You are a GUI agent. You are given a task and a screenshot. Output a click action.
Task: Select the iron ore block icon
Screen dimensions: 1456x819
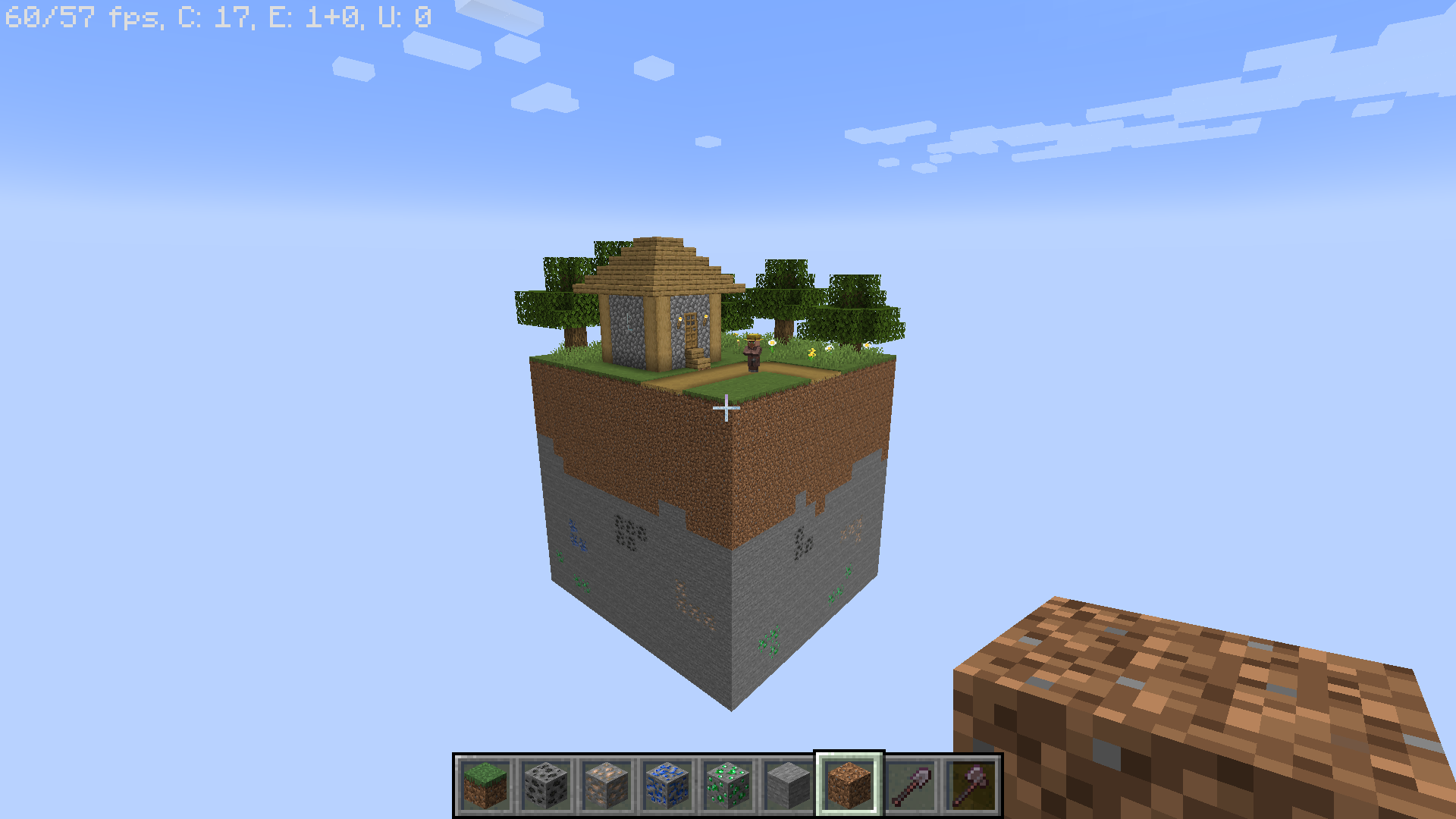[x=606, y=785]
